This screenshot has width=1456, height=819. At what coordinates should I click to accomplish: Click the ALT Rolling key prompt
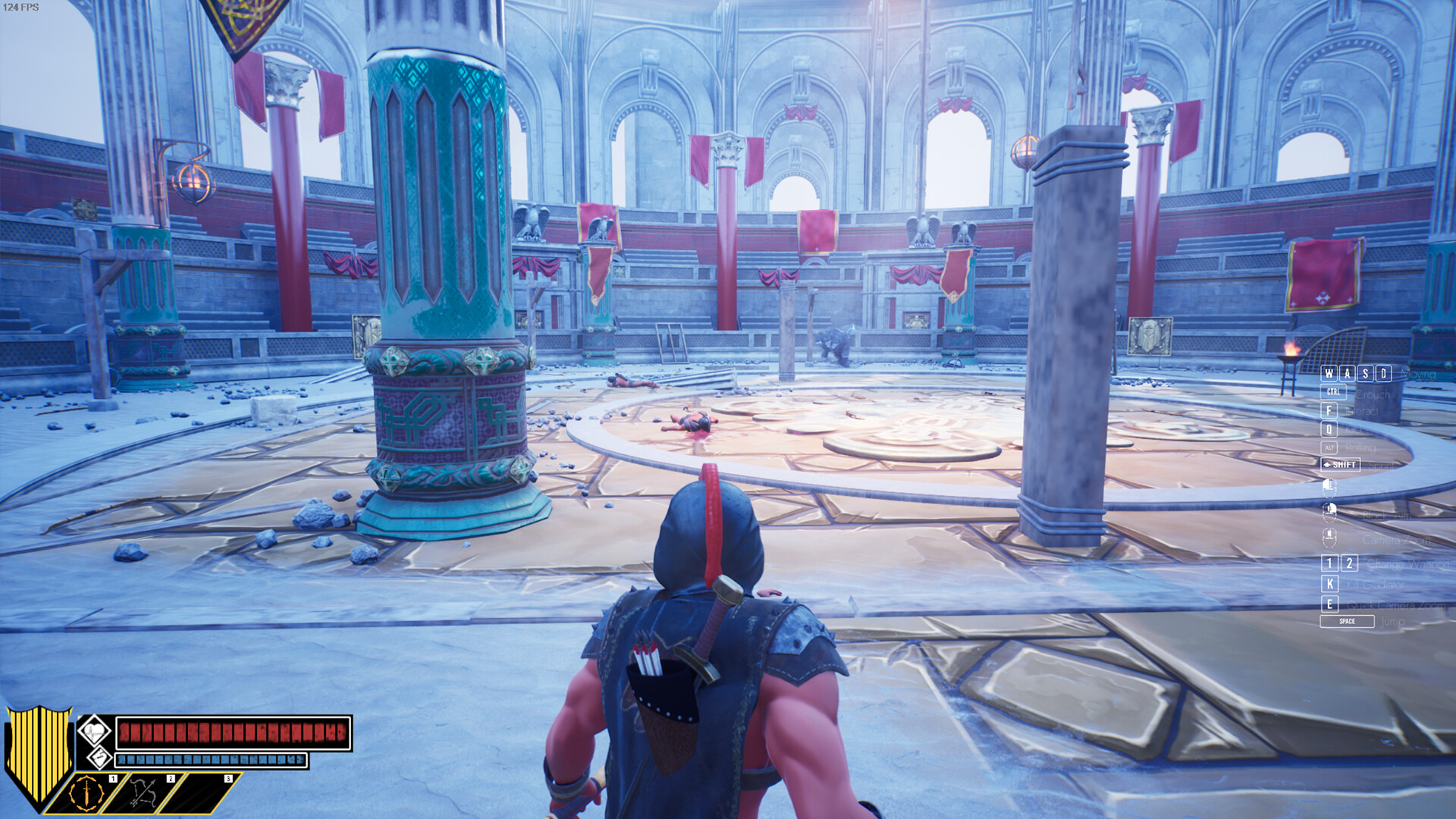pyautogui.click(x=1329, y=448)
